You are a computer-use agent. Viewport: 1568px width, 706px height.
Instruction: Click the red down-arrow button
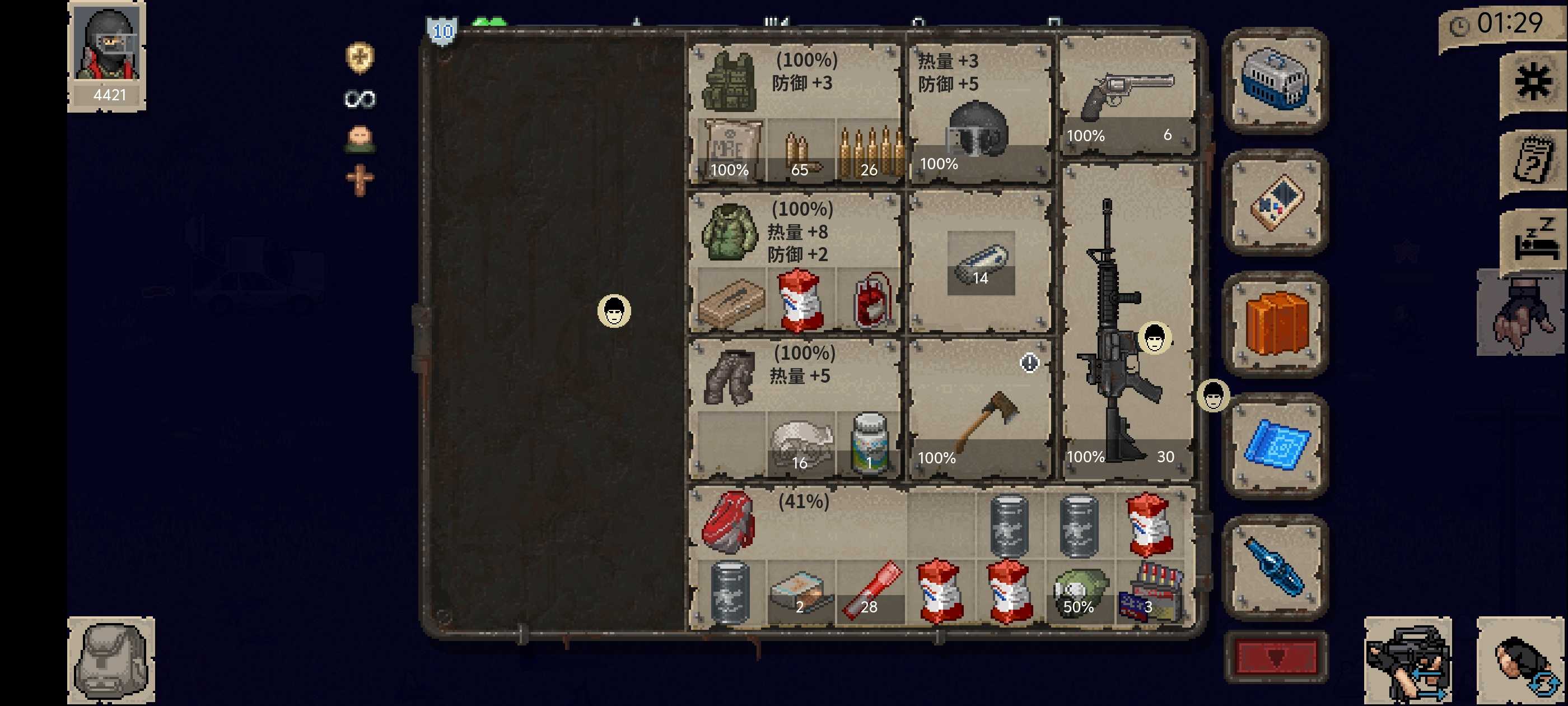(x=1275, y=657)
